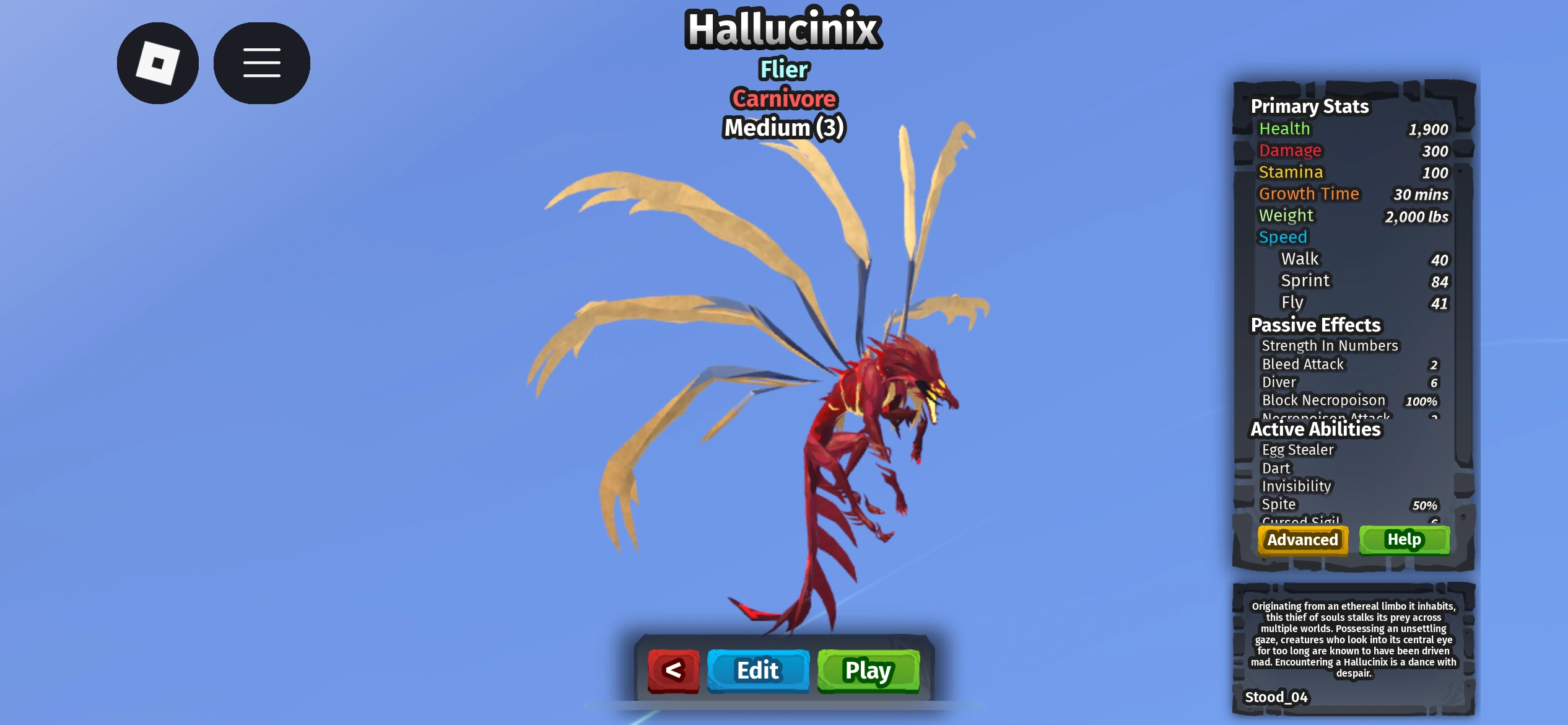Screen dimensions: 1568x725
Task: Click the Play button
Action: click(868, 670)
